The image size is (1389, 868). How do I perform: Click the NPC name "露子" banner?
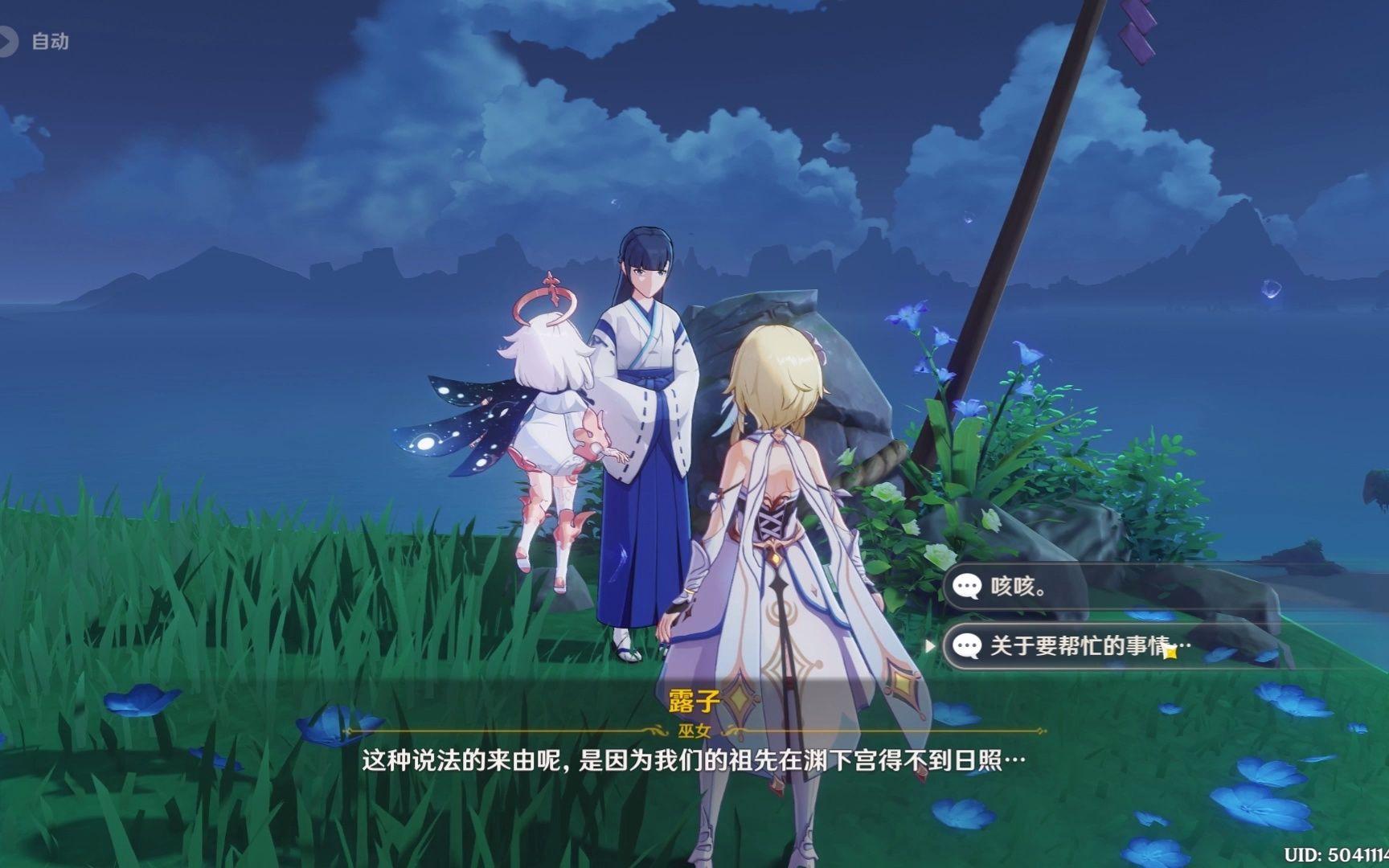694,698
